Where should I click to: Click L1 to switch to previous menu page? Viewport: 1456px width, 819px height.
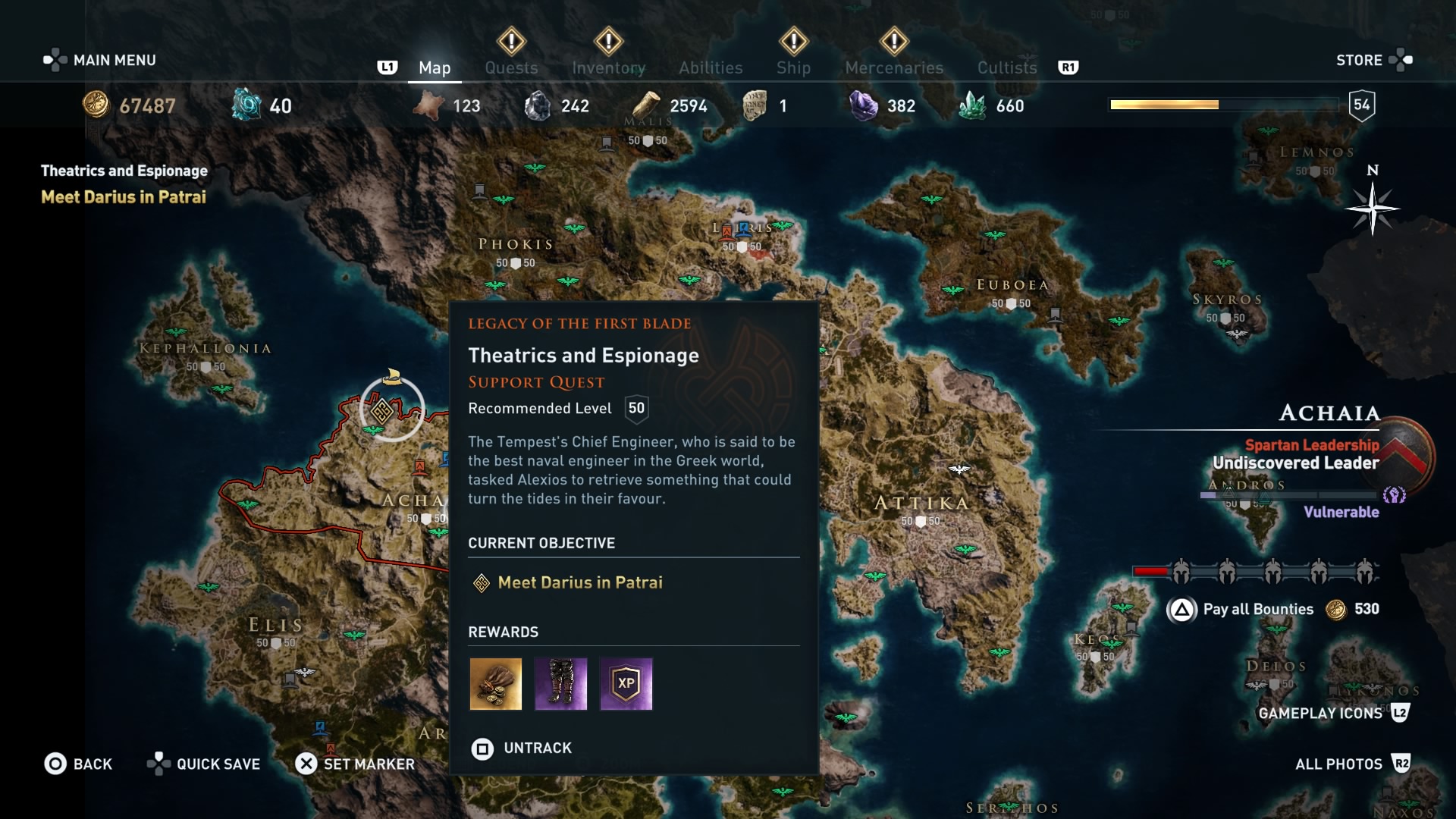(x=388, y=67)
